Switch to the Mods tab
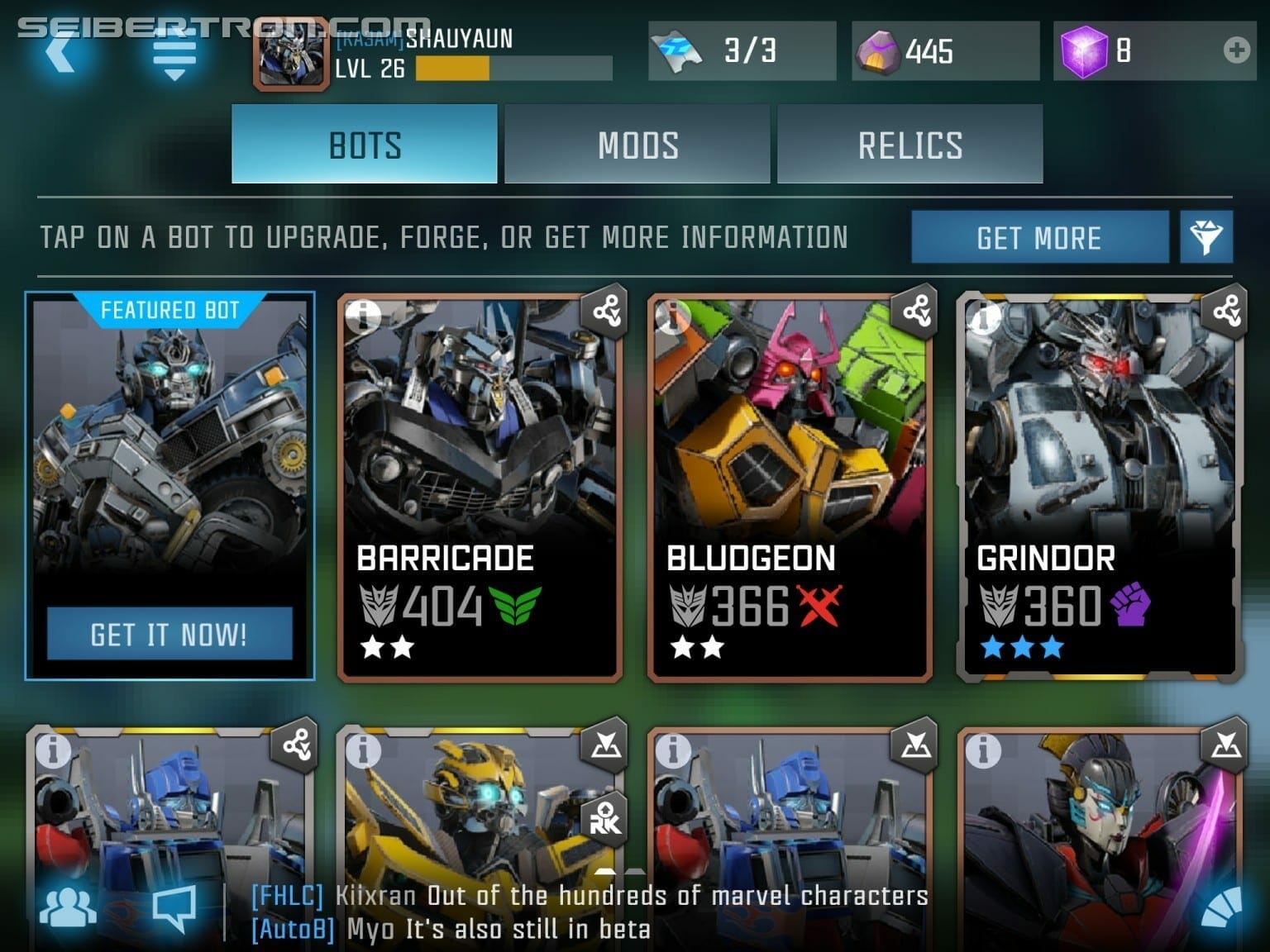 click(637, 145)
